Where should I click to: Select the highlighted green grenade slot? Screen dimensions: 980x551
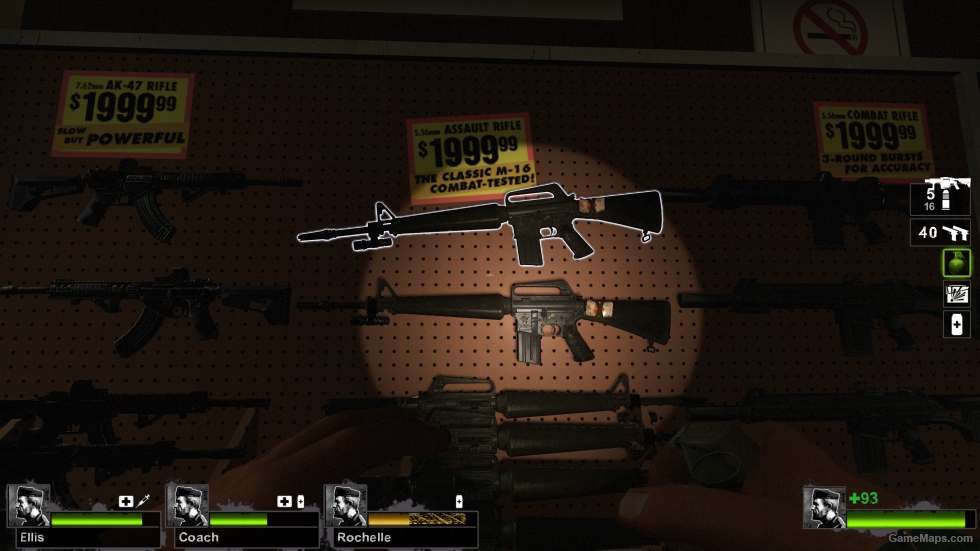(956, 263)
